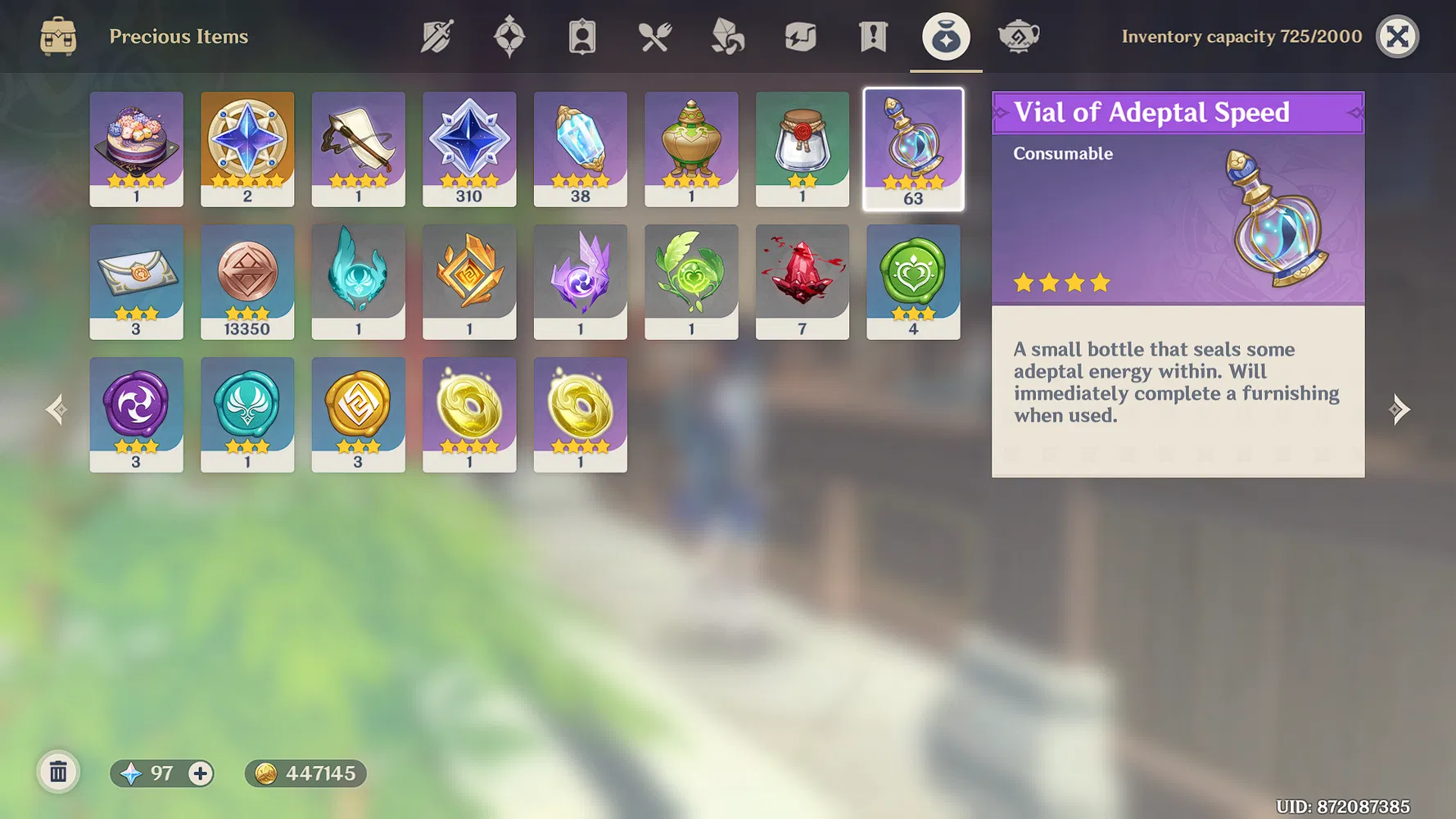Image resolution: width=1456 pixels, height=819 pixels.
Task: Select the red Agnidus Agate gemstone
Action: pyautogui.click(x=803, y=281)
